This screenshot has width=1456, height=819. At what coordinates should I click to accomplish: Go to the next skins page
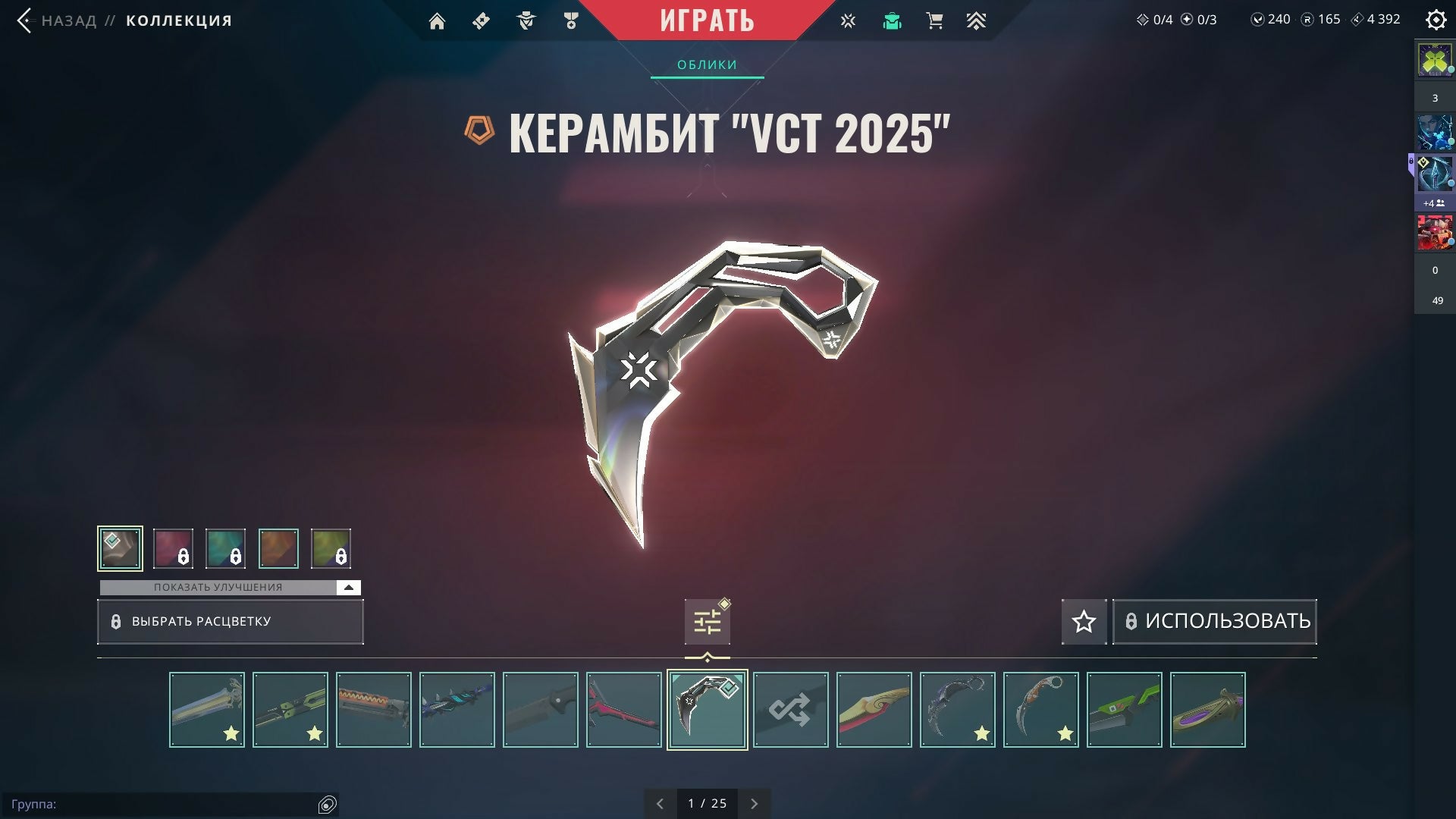pos(754,804)
